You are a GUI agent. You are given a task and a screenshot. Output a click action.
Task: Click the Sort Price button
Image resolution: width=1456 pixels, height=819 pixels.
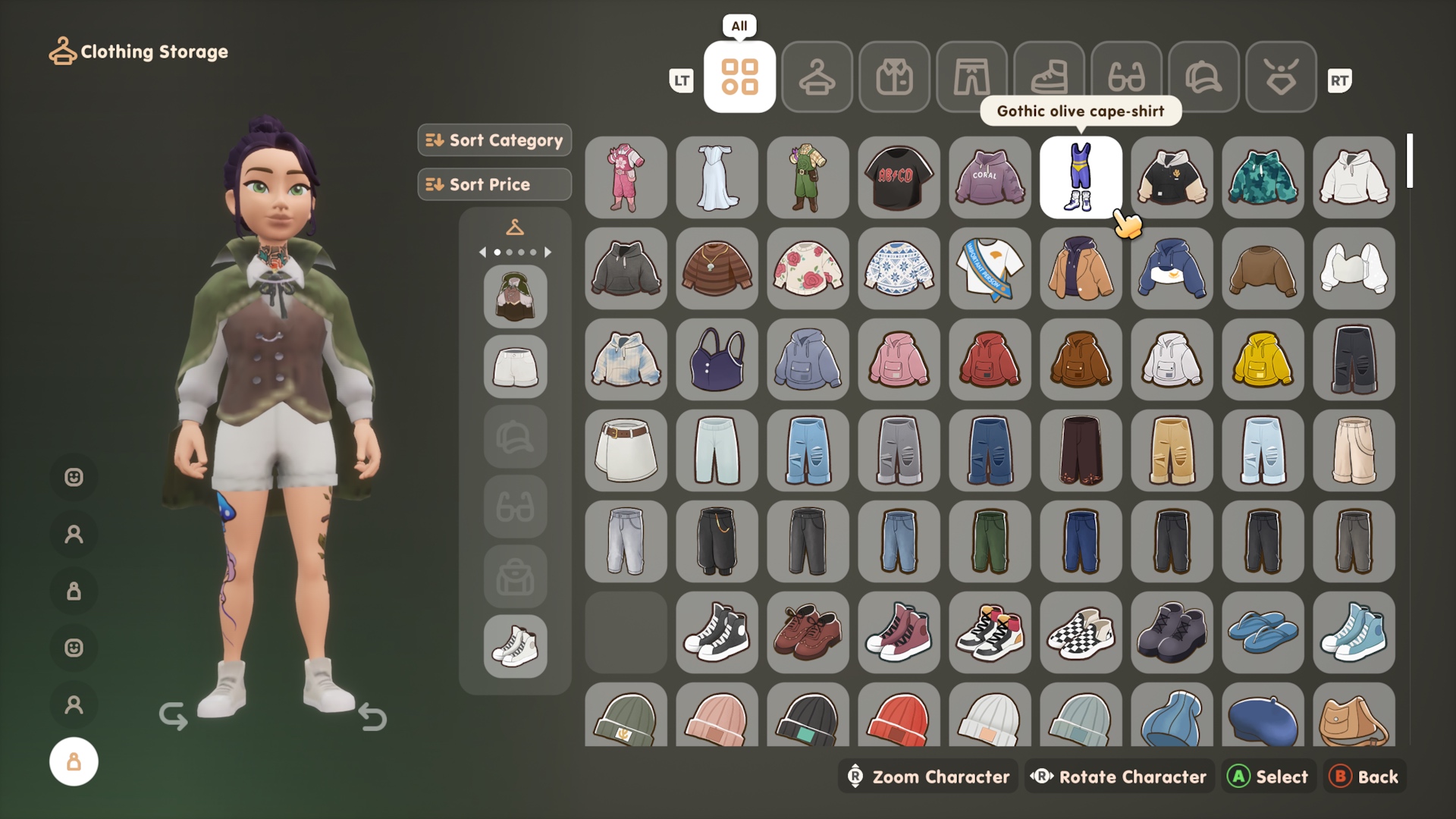[494, 184]
